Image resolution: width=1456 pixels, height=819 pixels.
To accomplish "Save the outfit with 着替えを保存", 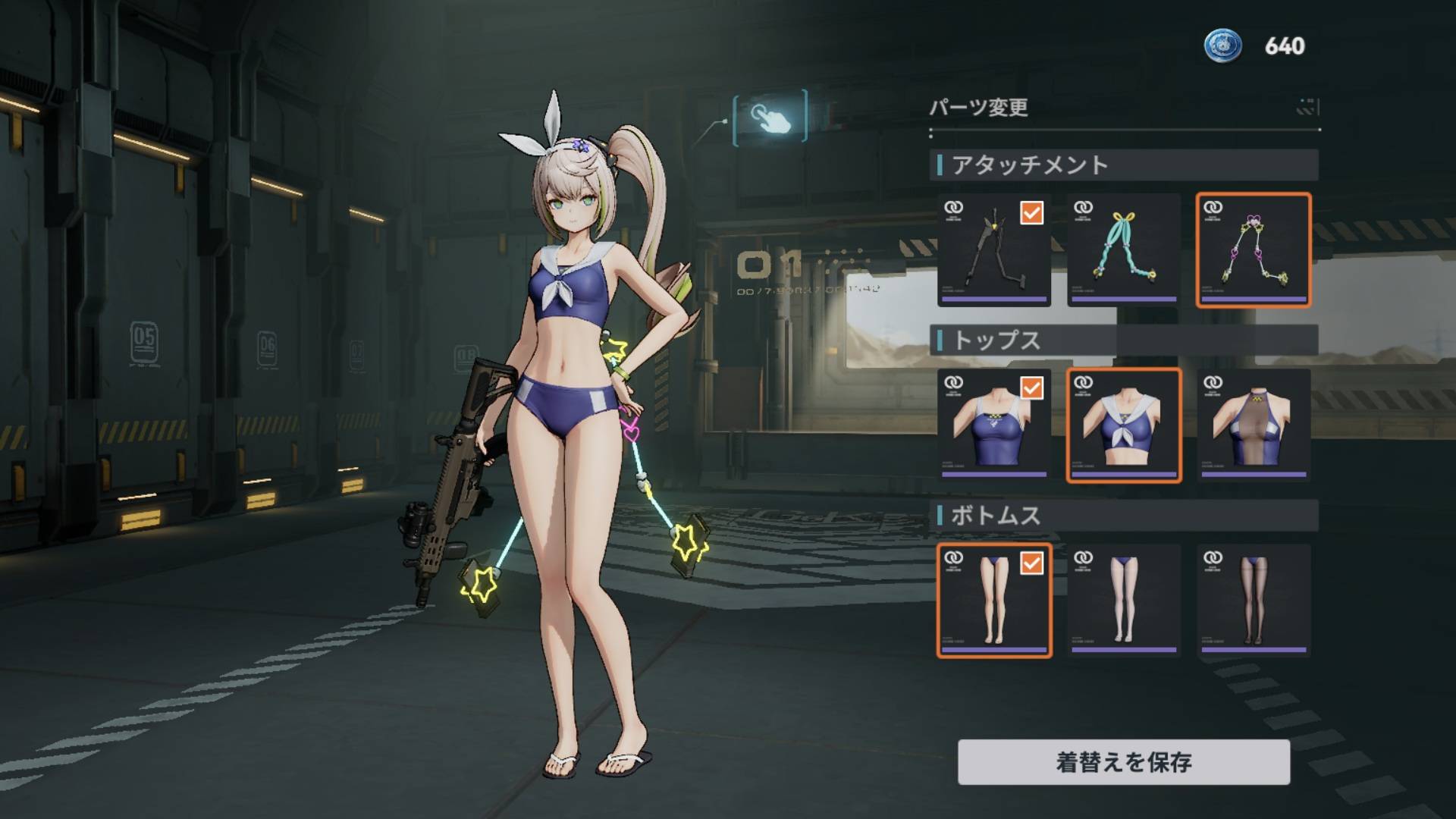I will [x=1123, y=761].
